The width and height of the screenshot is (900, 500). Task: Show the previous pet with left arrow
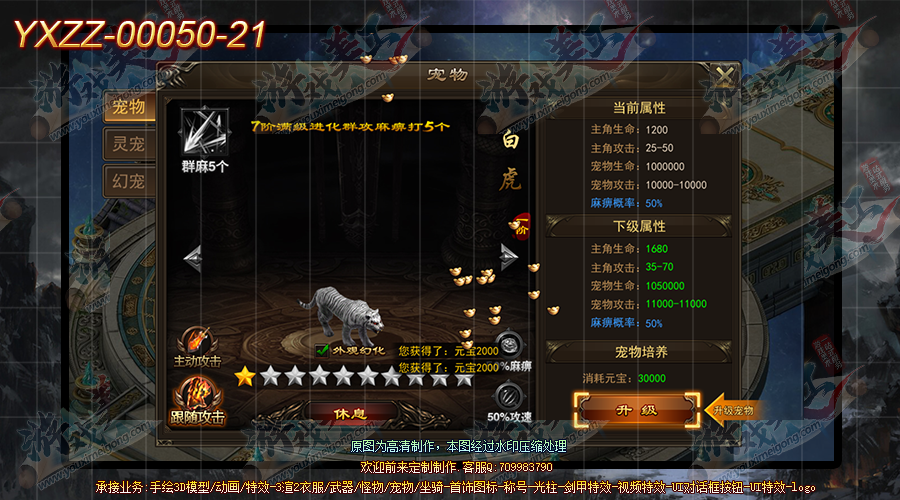pos(192,257)
